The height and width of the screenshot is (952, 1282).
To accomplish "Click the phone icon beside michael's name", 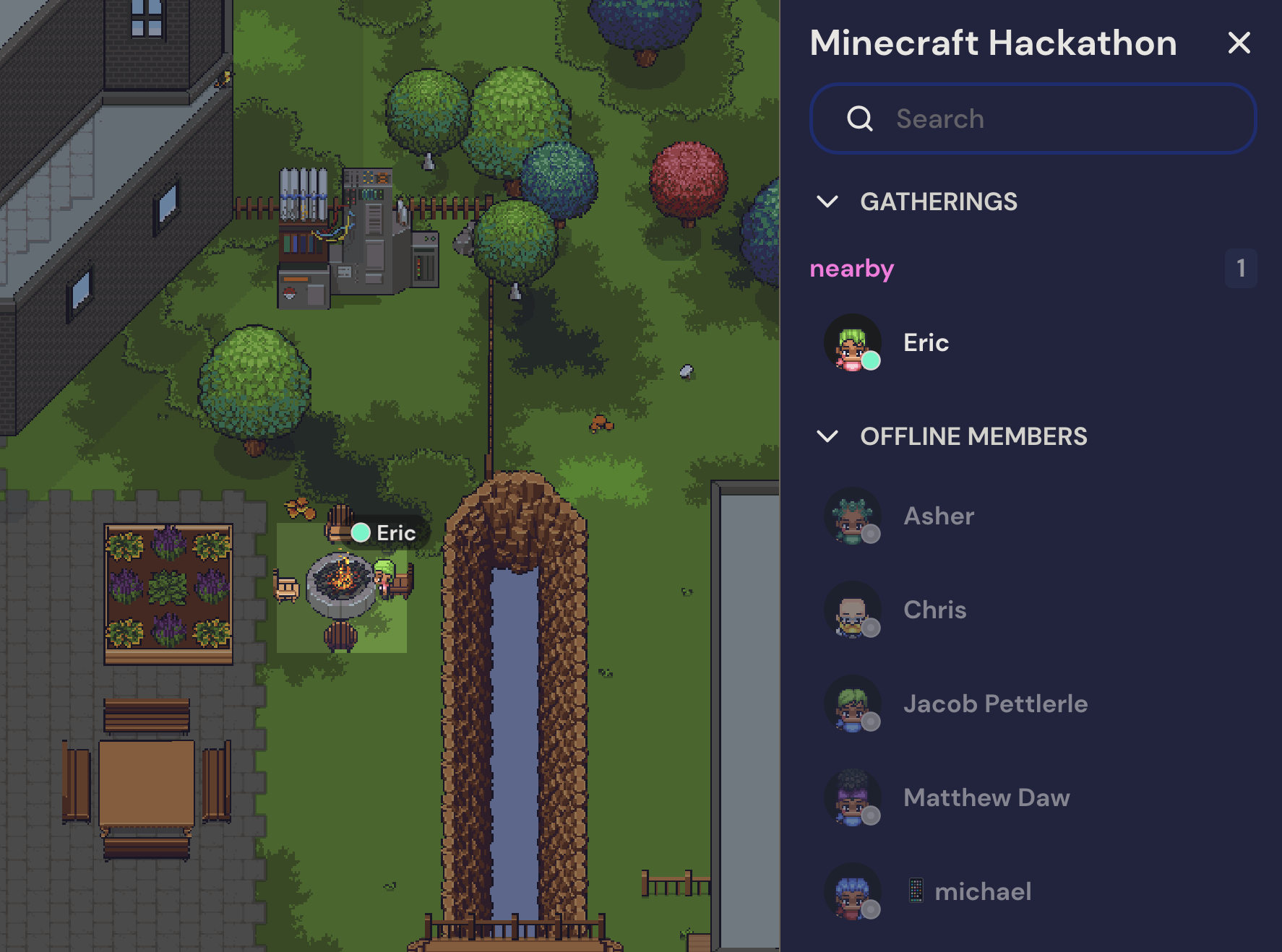I will 916,890.
